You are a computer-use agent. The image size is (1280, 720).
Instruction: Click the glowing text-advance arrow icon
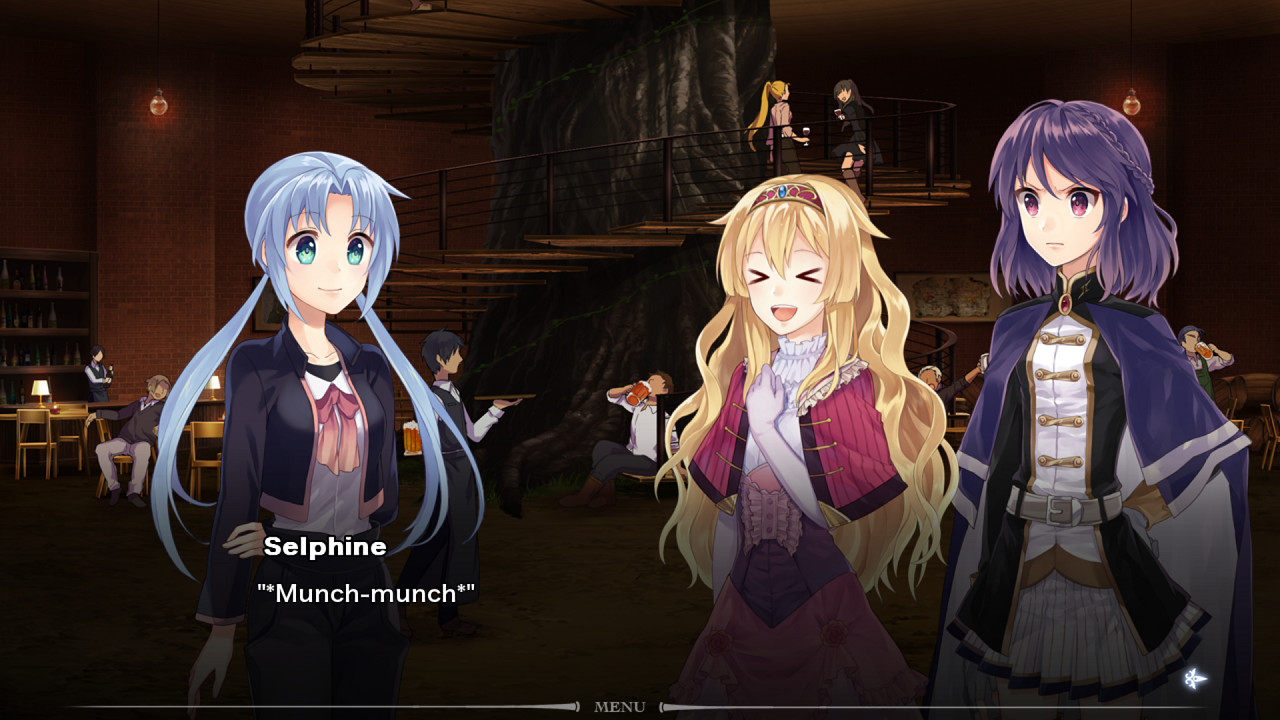click(1203, 678)
